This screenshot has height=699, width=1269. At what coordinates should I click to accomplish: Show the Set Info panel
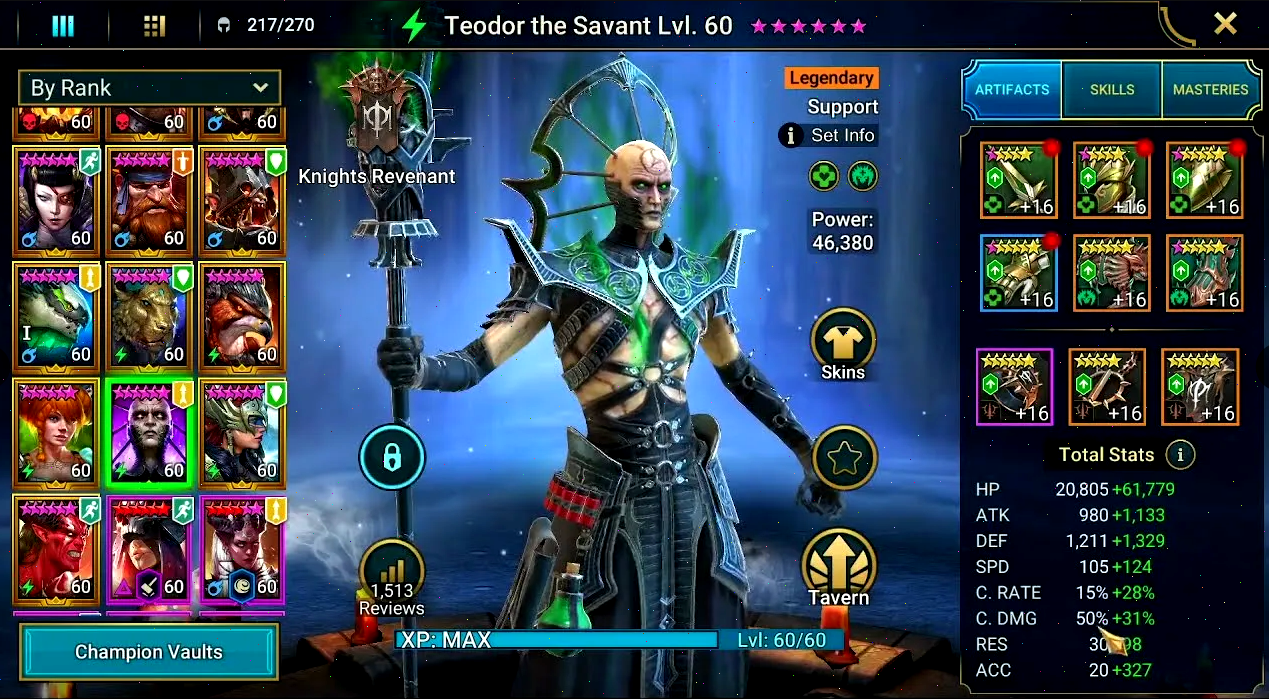[828, 135]
